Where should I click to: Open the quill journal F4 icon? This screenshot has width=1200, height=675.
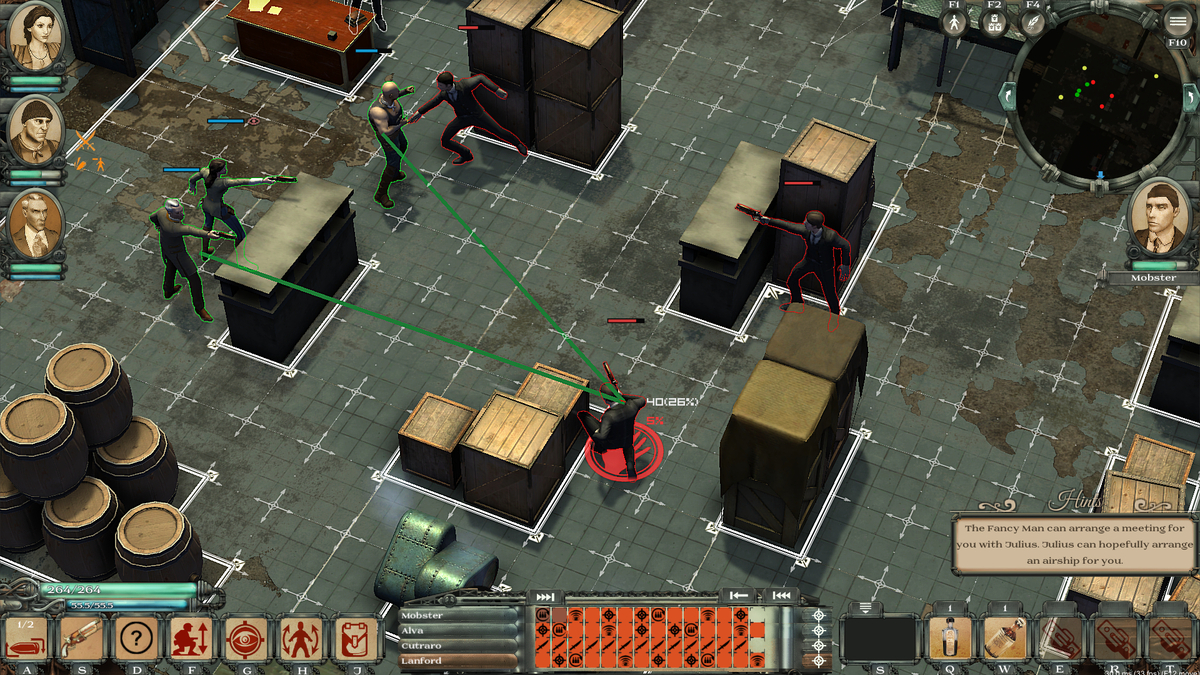coord(1033,22)
